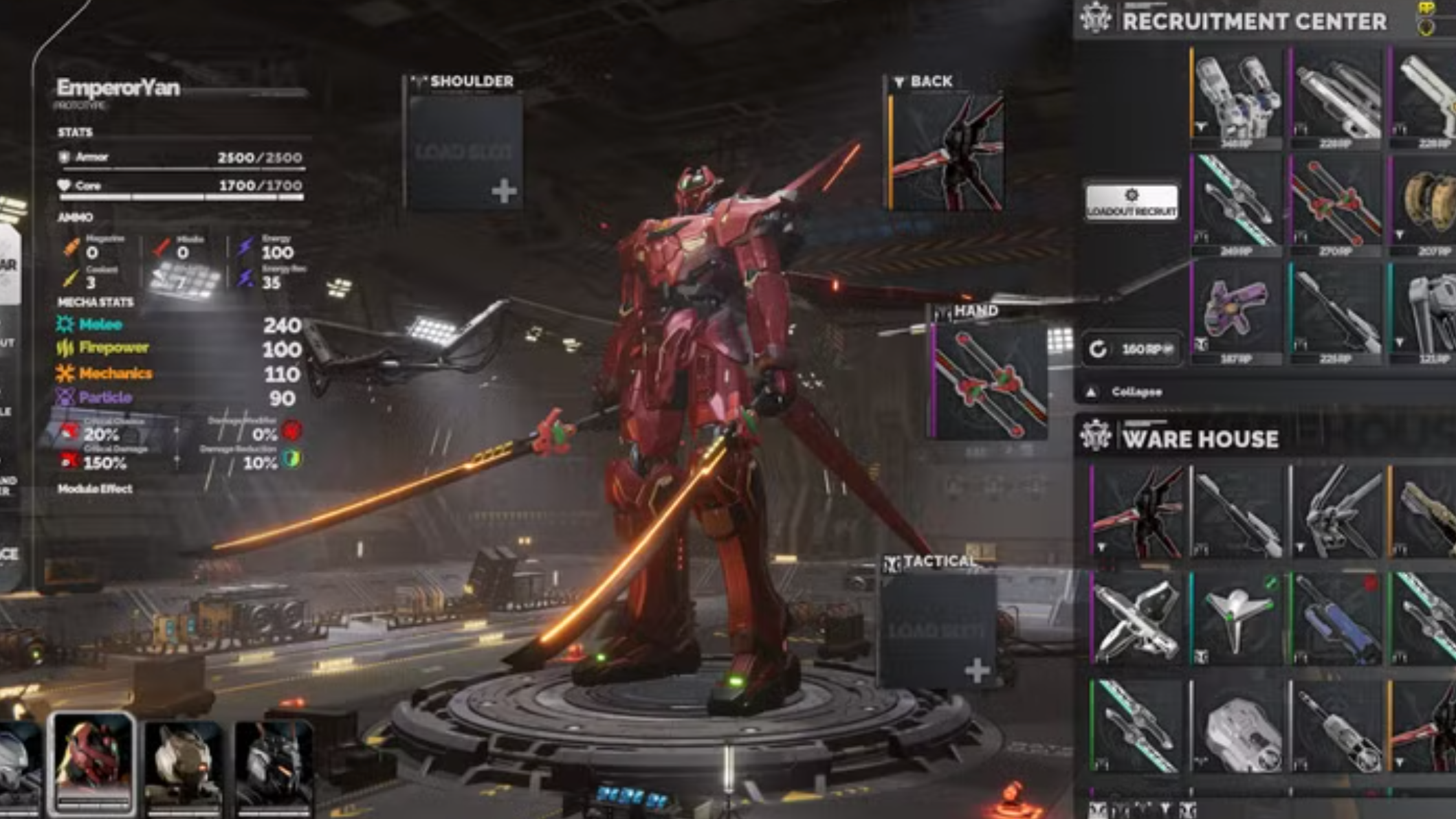The width and height of the screenshot is (1456, 819).
Task: Buy the twin white cannons for recruitment
Action: pos(1237,96)
